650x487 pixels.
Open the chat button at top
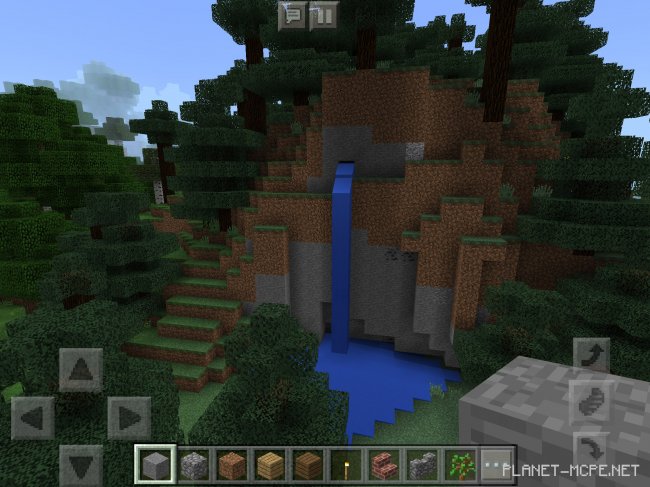(293, 15)
